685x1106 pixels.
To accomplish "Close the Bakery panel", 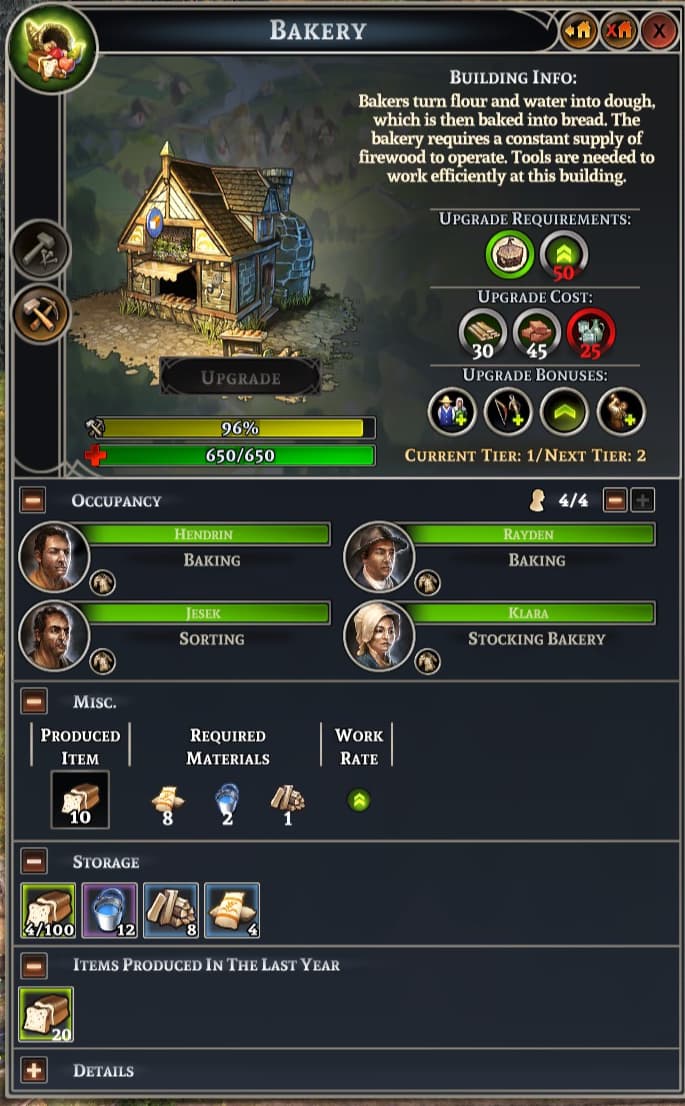I will pos(659,31).
